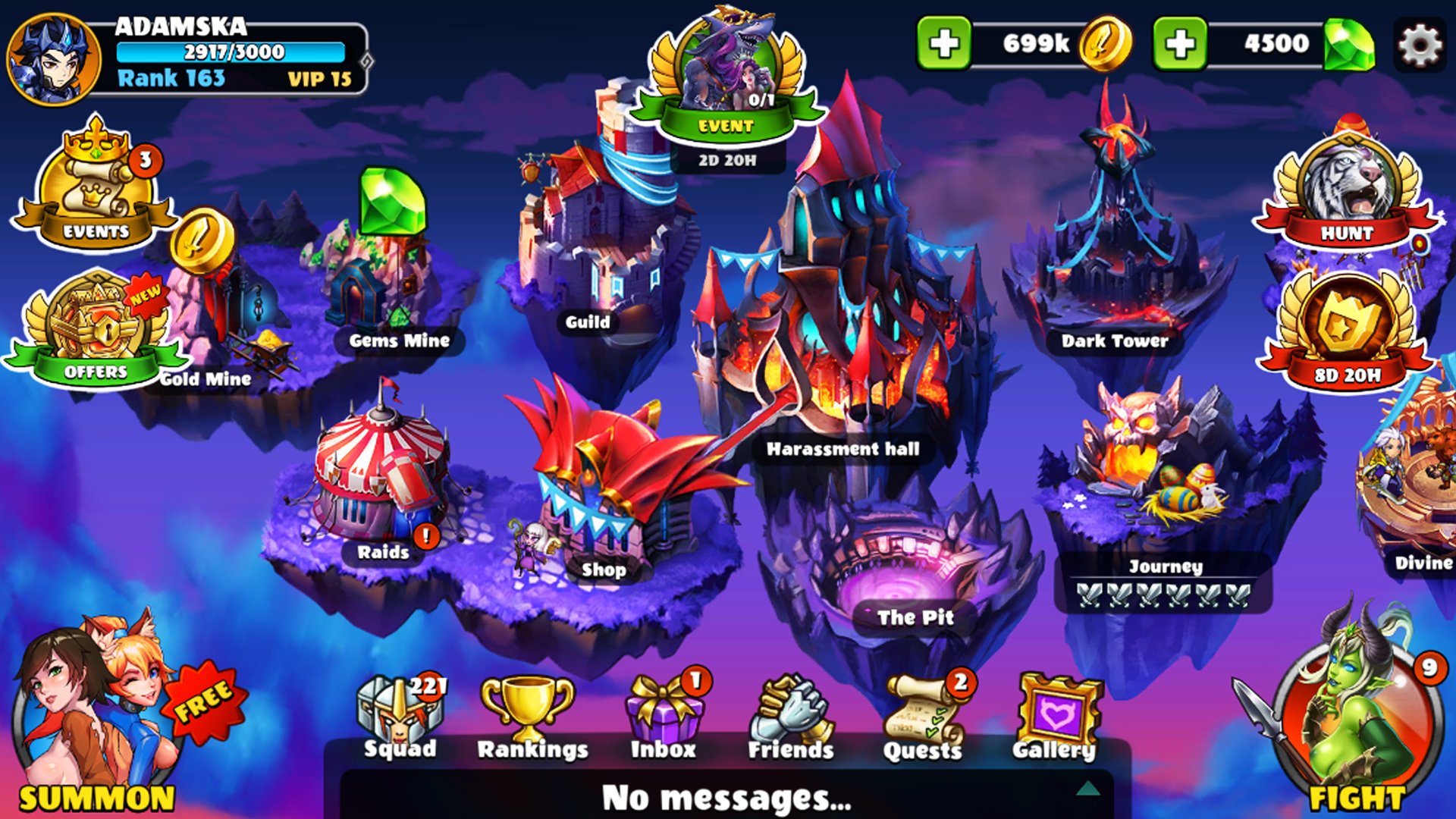Open the Gallery picture frame
The image size is (1456, 819).
click(1056, 717)
